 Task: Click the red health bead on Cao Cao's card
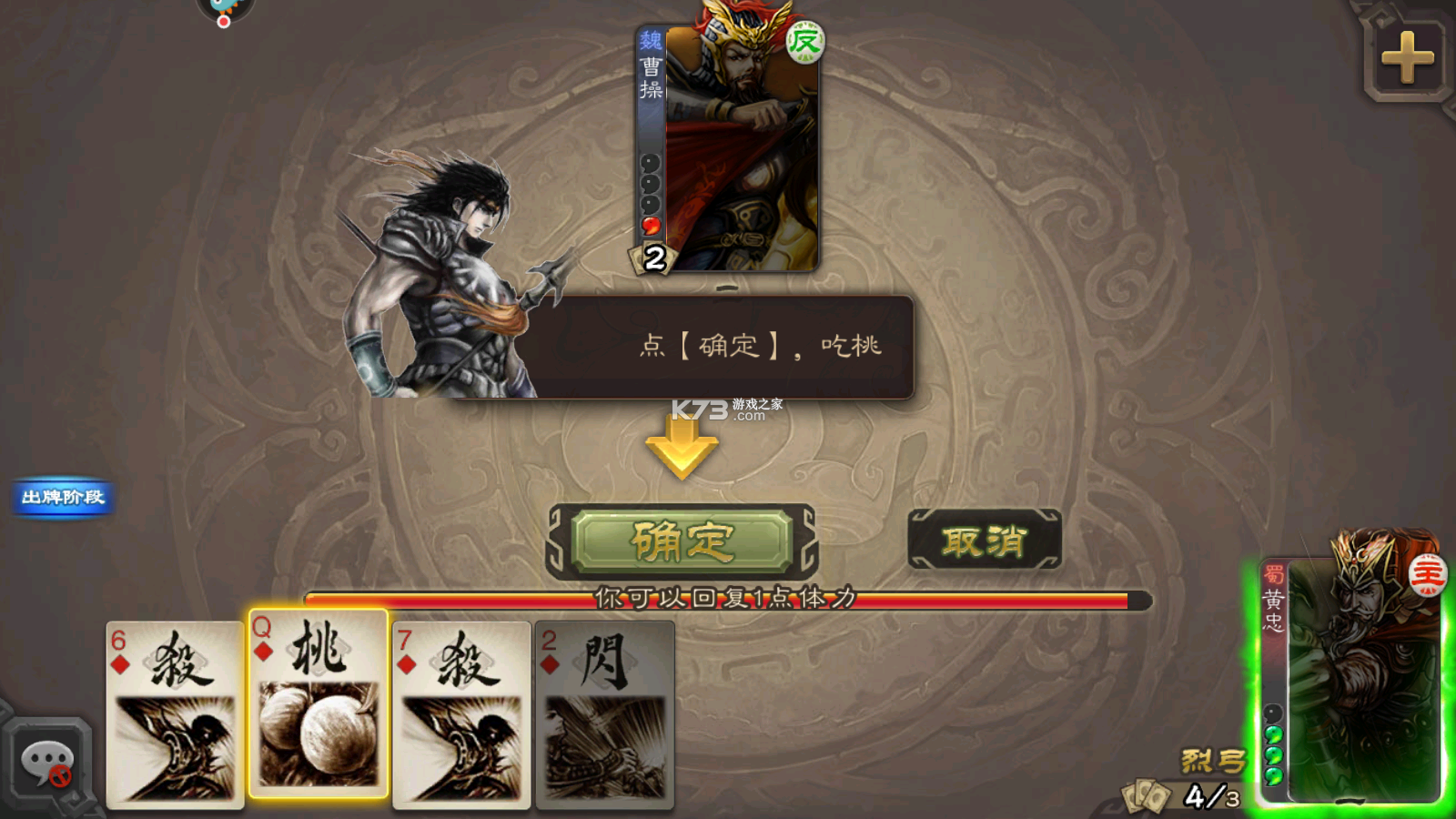pyautogui.click(x=651, y=224)
